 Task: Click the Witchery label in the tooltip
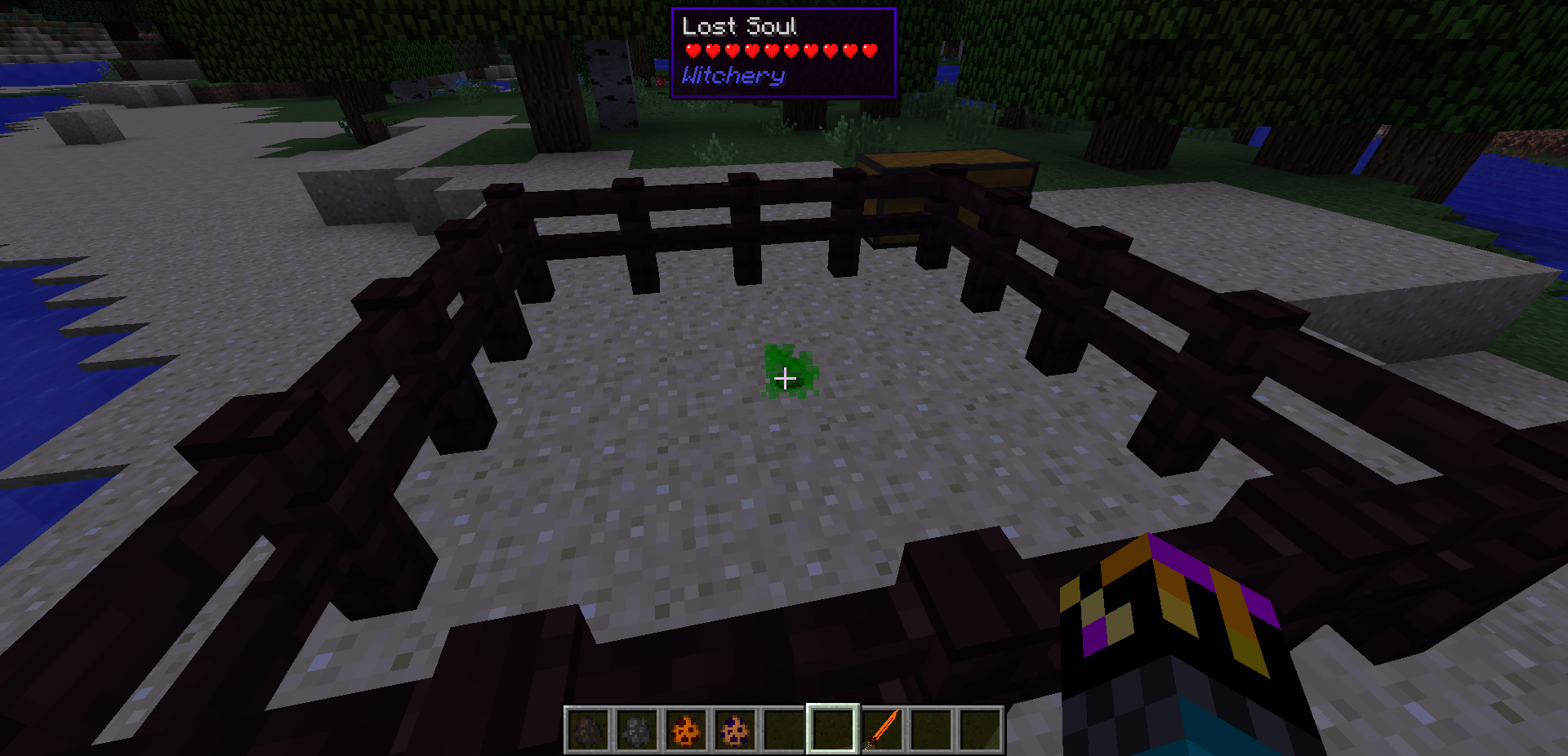pos(733,76)
